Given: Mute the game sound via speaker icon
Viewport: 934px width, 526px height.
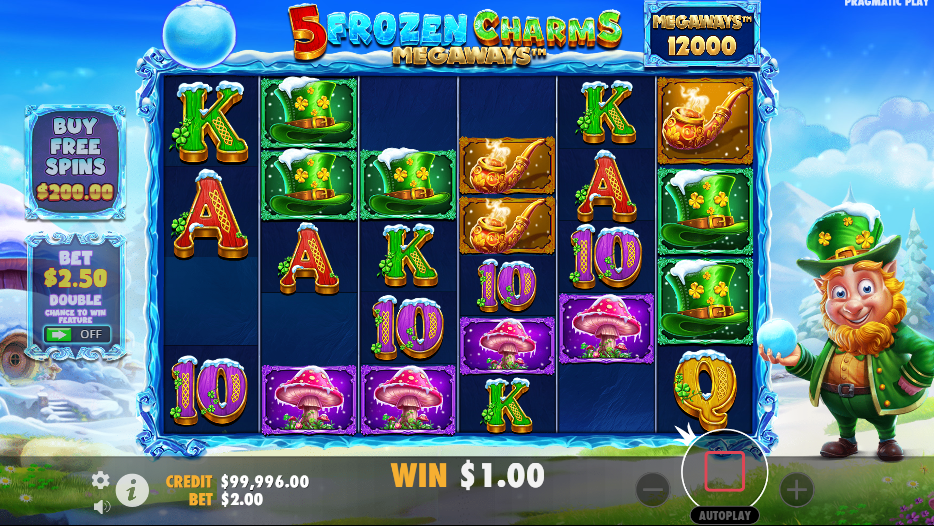Looking at the screenshot, I should (x=101, y=506).
